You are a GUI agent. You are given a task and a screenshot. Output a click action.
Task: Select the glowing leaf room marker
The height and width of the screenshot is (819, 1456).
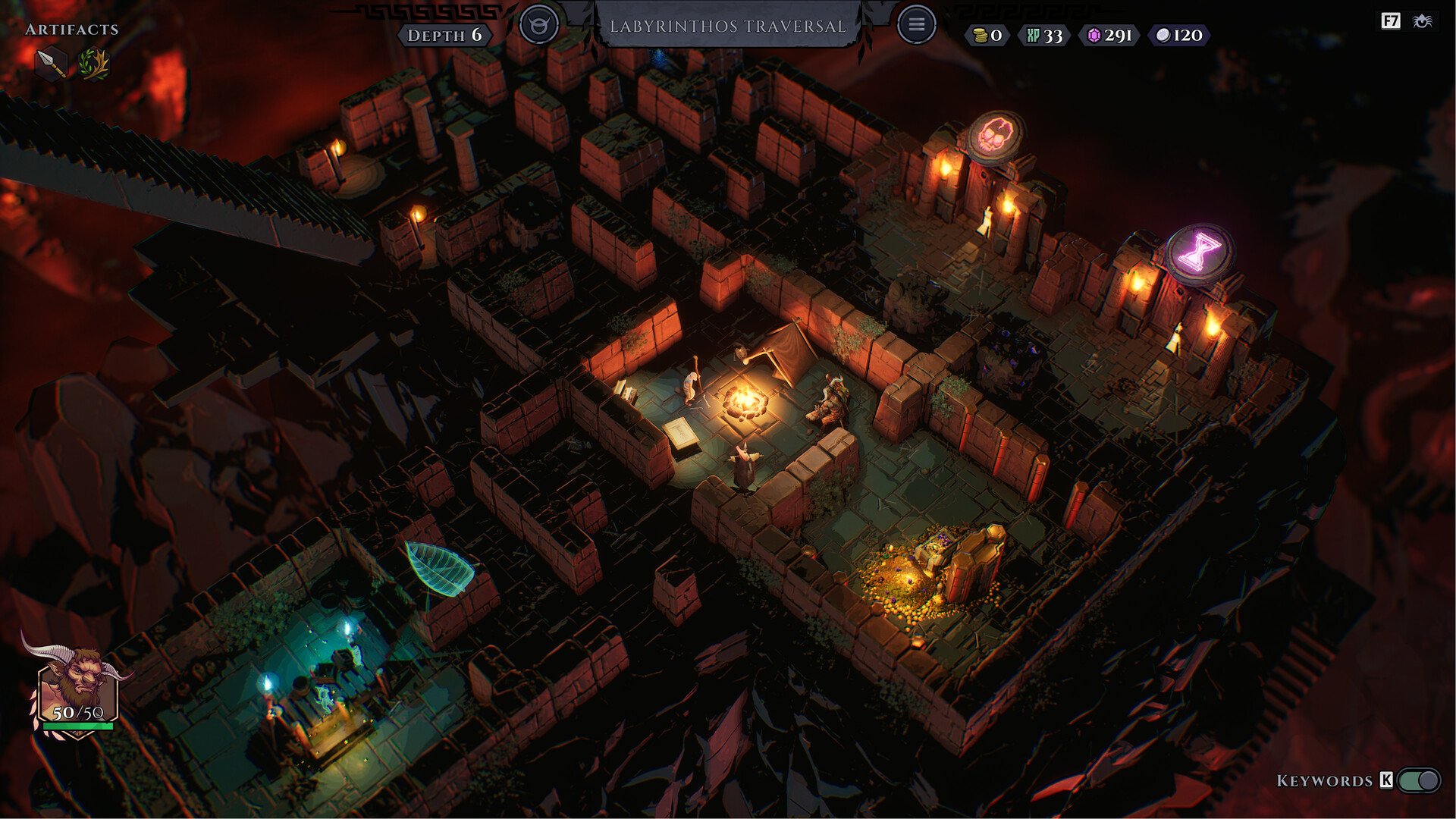click(438, 567)
